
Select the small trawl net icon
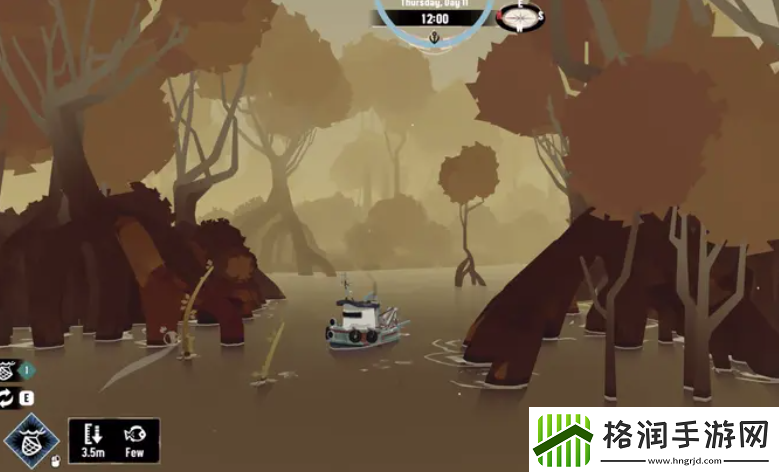tap(8, 369)
